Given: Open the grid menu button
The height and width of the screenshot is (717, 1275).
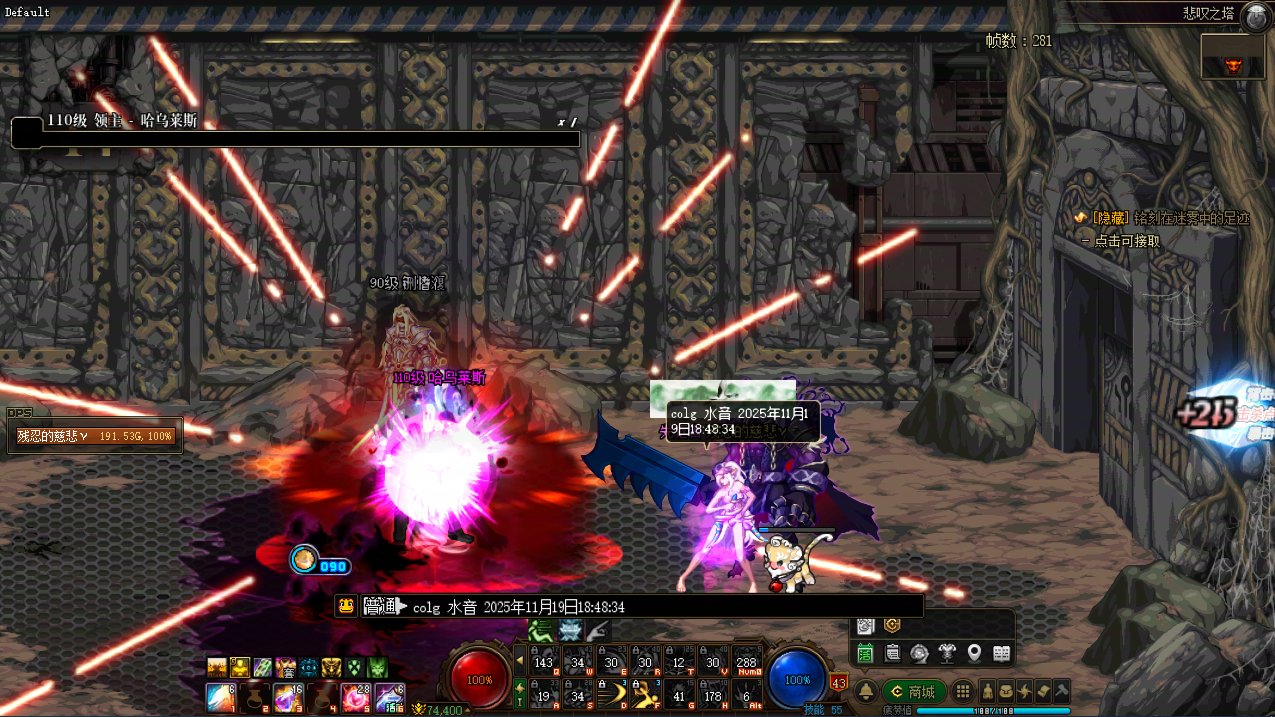Looking at the screenshot, I should (962, 691).
